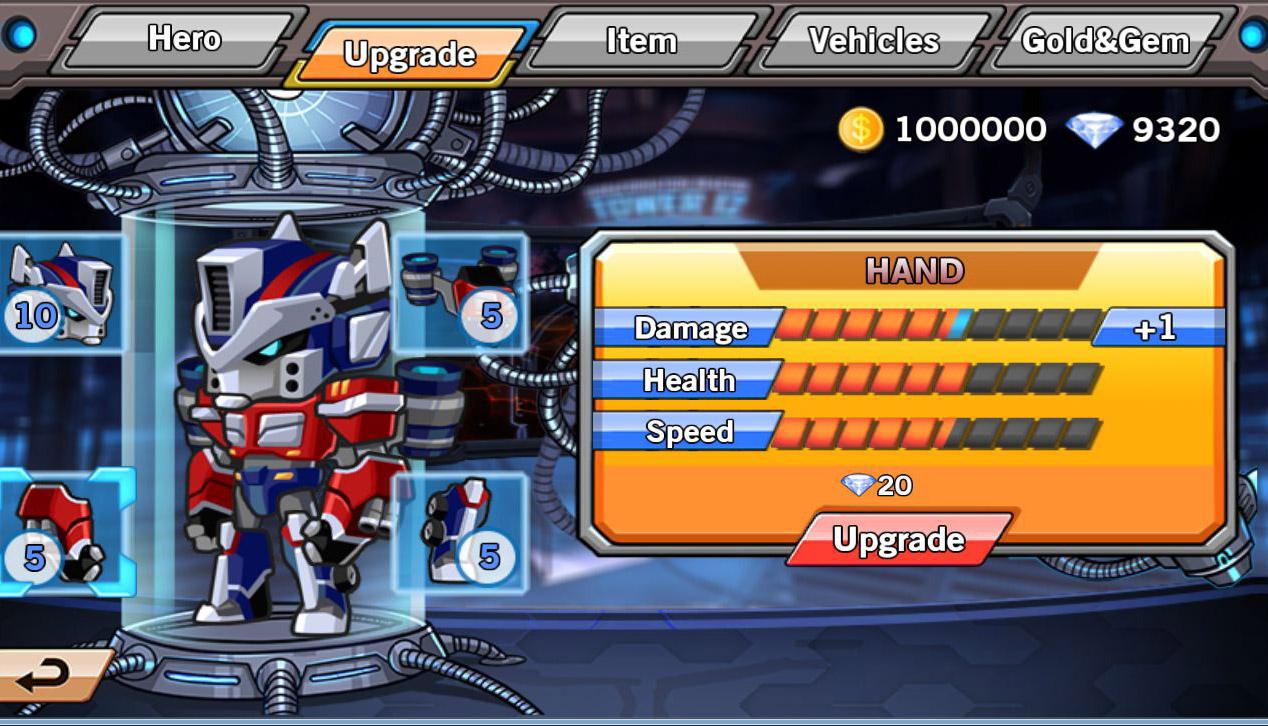Image resolution: width=1268 pixels, height=726 pixels.
Task: Click the red Upgrade button
Action: 898,541
